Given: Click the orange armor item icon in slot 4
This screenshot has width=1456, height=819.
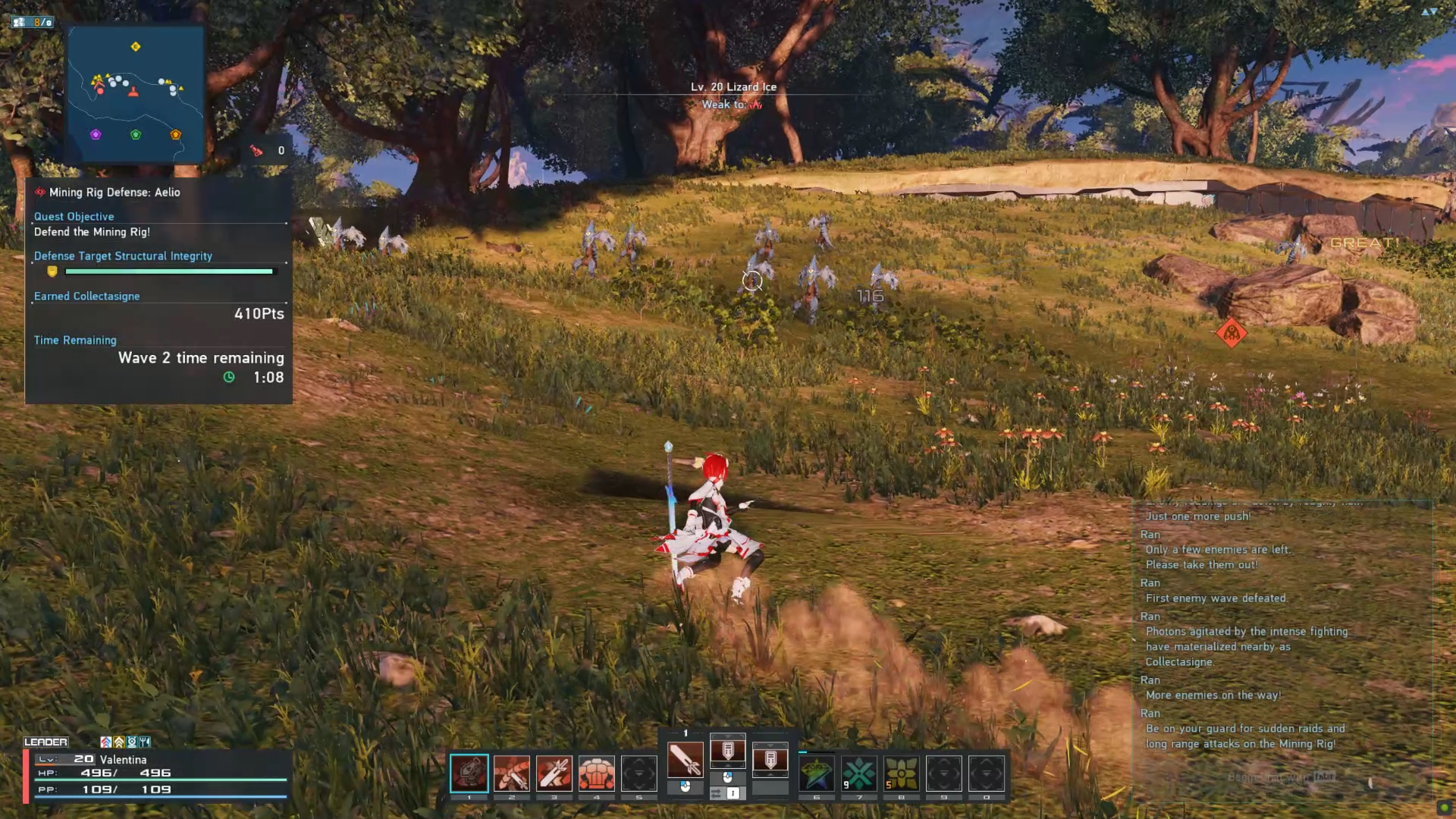Looking at the screenshot, I should point(597,773).
